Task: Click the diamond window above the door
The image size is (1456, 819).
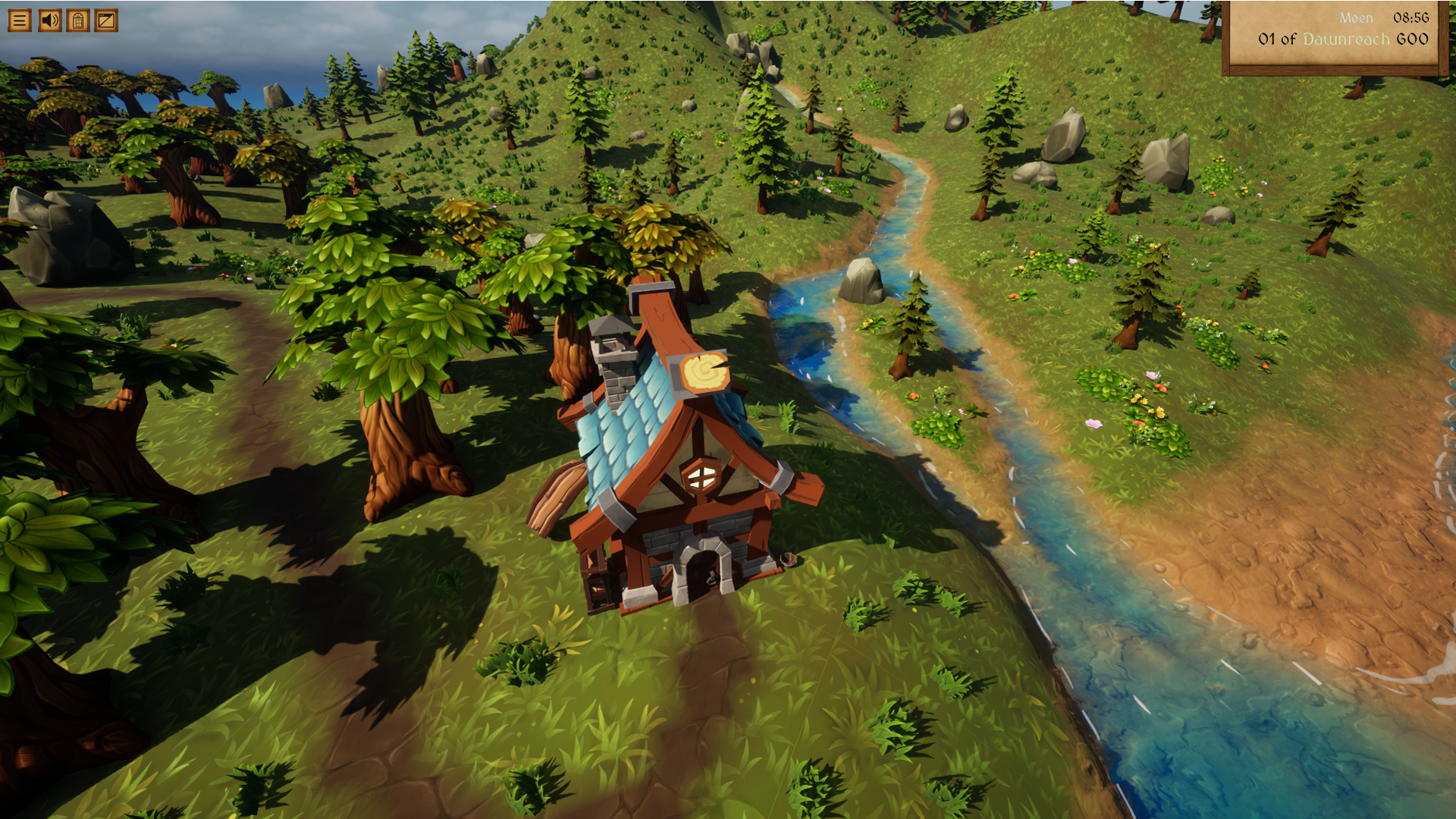Action: 704,476
